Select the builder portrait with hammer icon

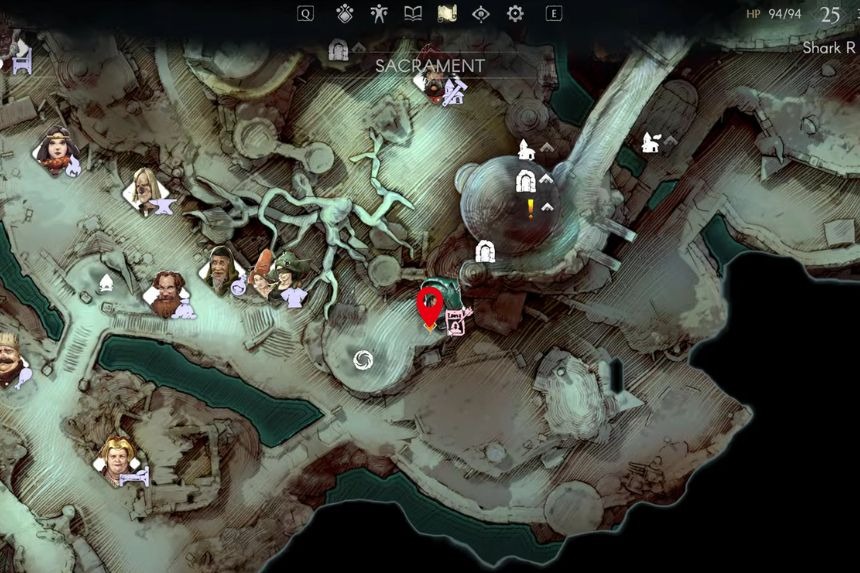pos(436,86)
